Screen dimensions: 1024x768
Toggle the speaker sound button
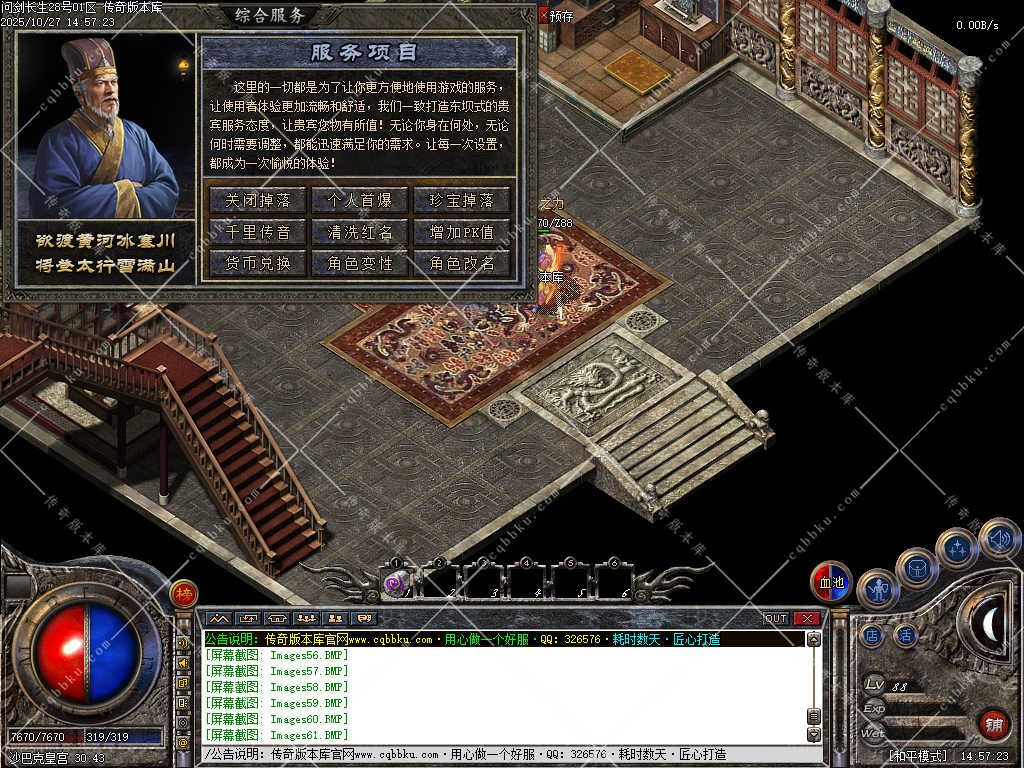[999, 539]
